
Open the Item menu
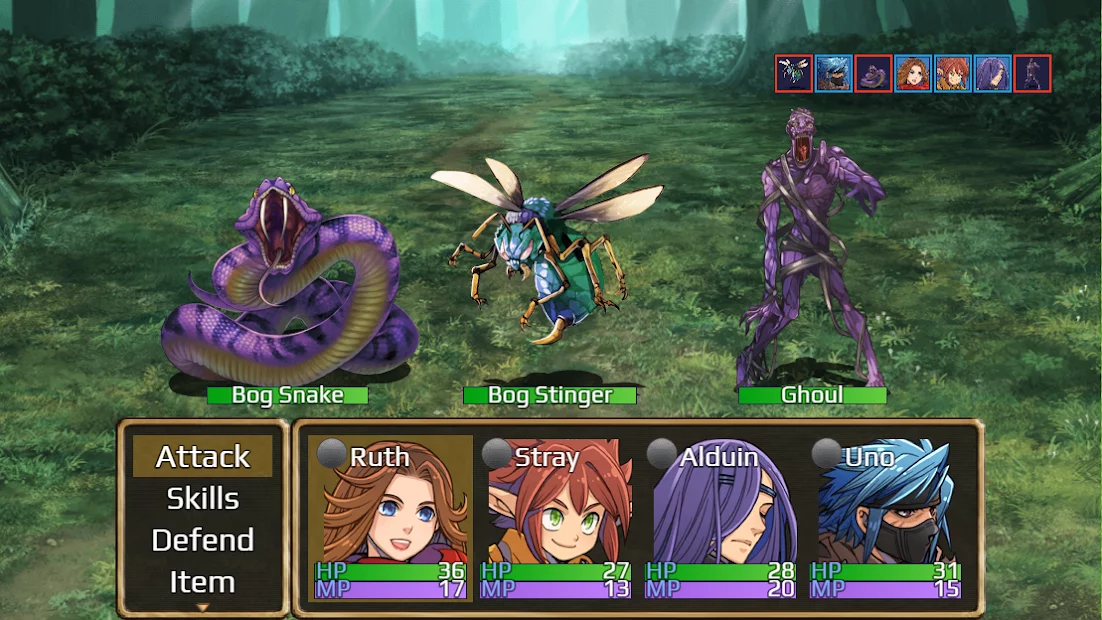coord(202,582)
